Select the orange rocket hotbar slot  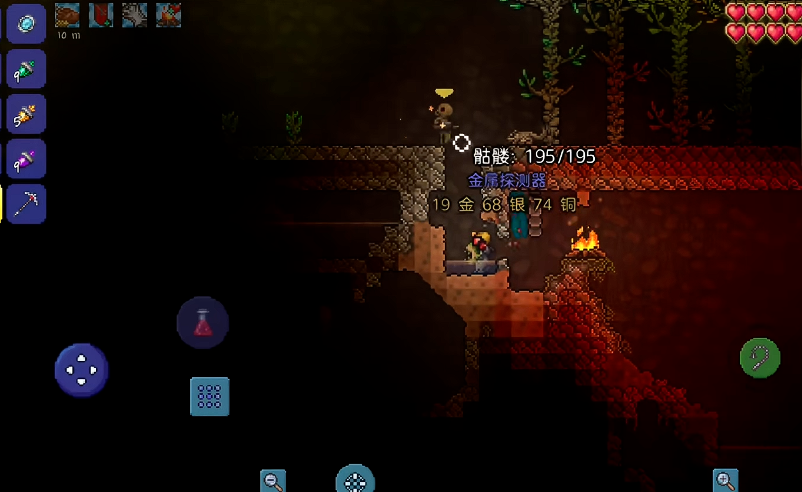(26, 115)
